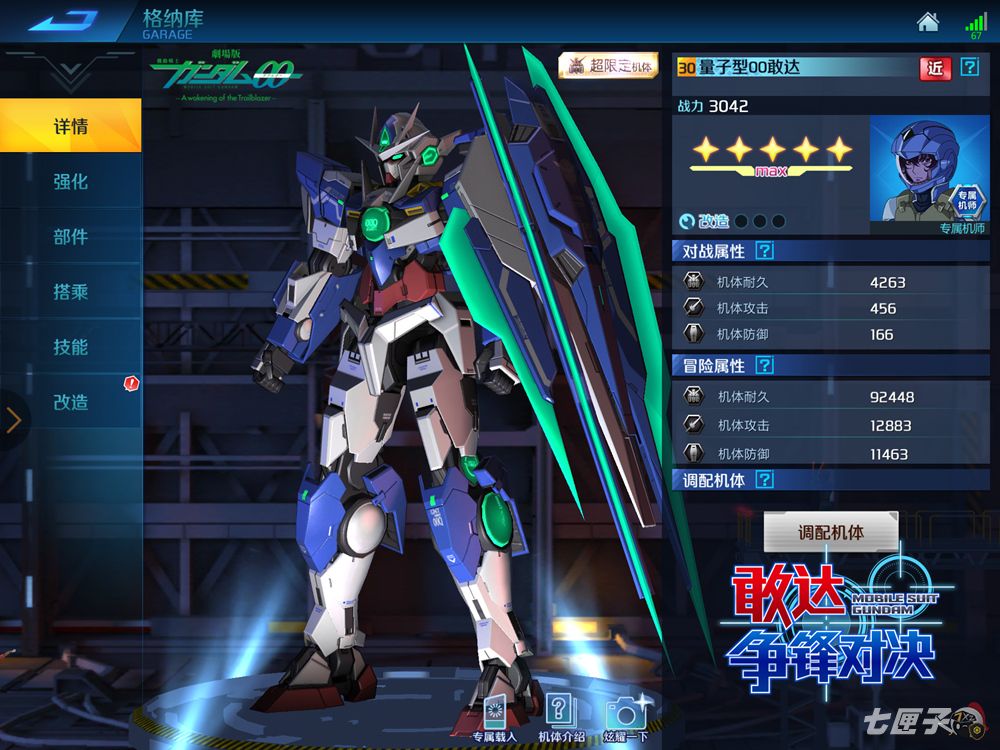Return to the home screen via house icon
1000x750 pixels.
(928, 21)
